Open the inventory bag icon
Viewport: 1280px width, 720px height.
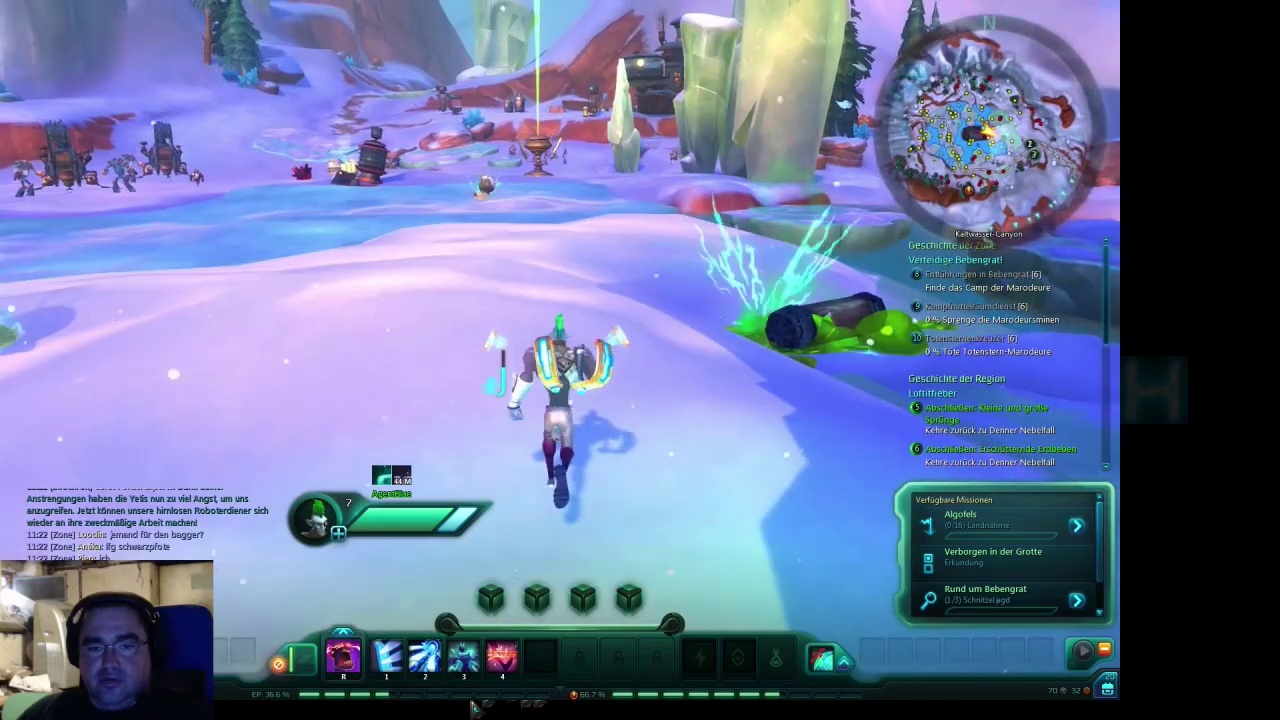tap(1108, 688)
